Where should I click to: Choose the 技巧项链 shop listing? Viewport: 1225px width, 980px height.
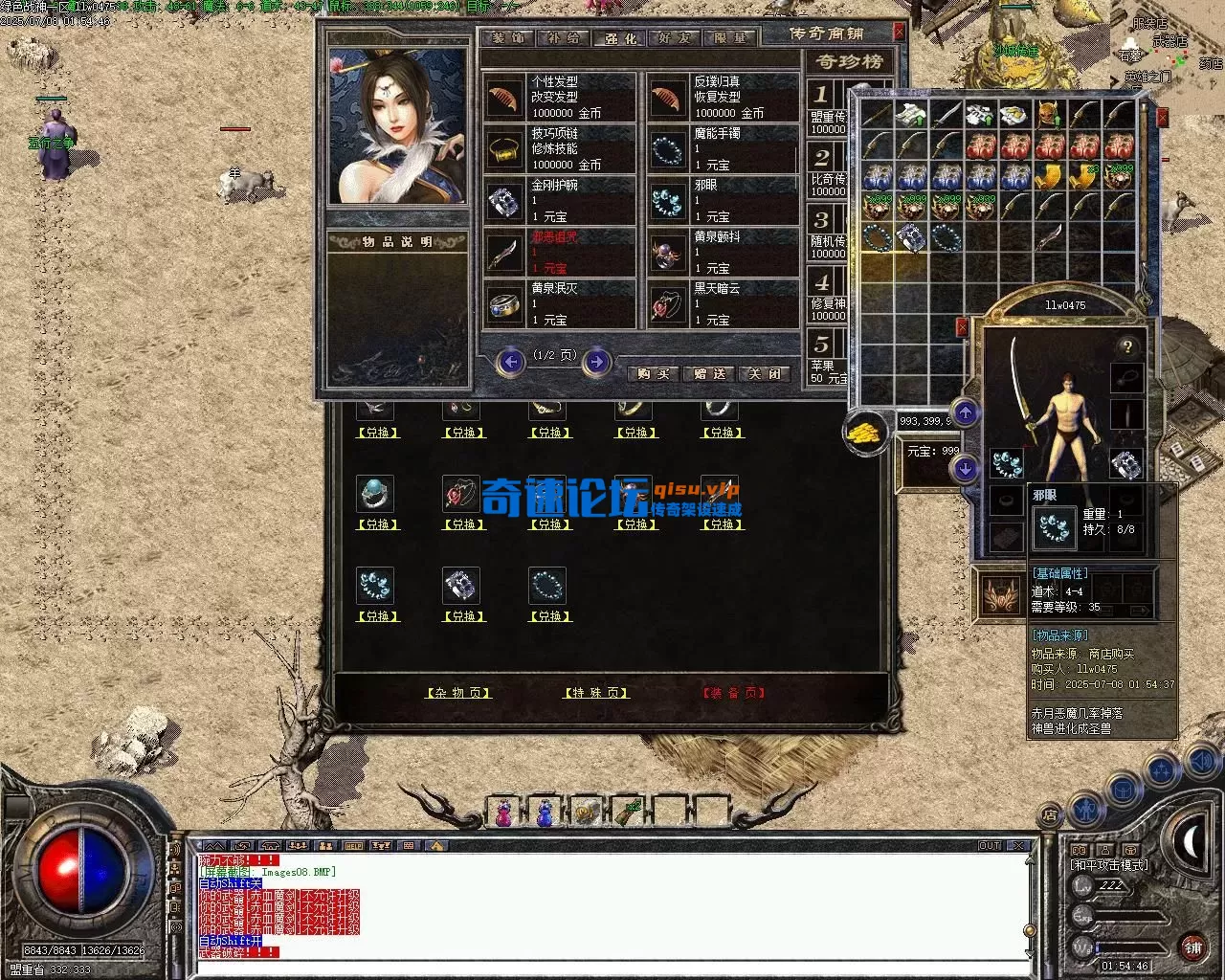(x=559, y=149)
